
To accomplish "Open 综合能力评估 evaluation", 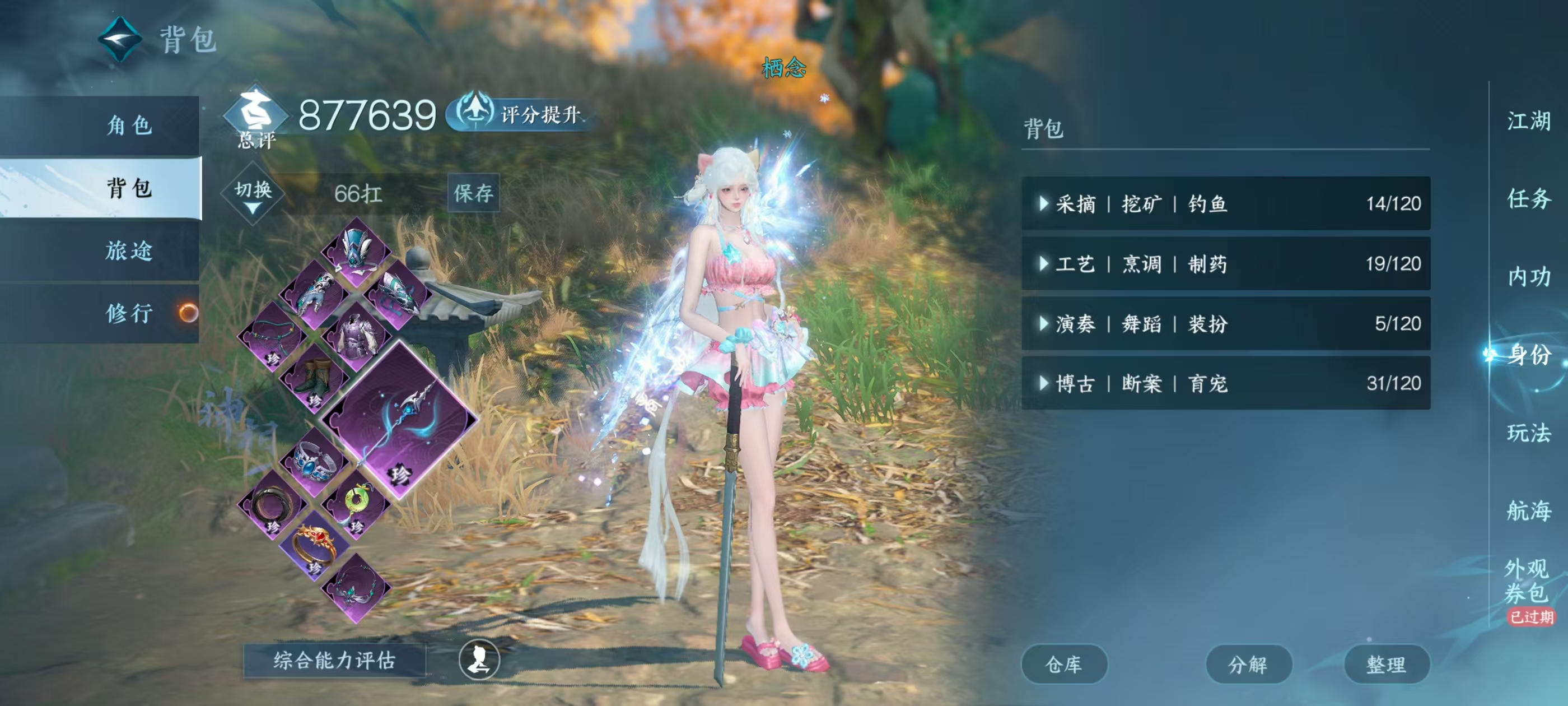I will tap(334, 660).
